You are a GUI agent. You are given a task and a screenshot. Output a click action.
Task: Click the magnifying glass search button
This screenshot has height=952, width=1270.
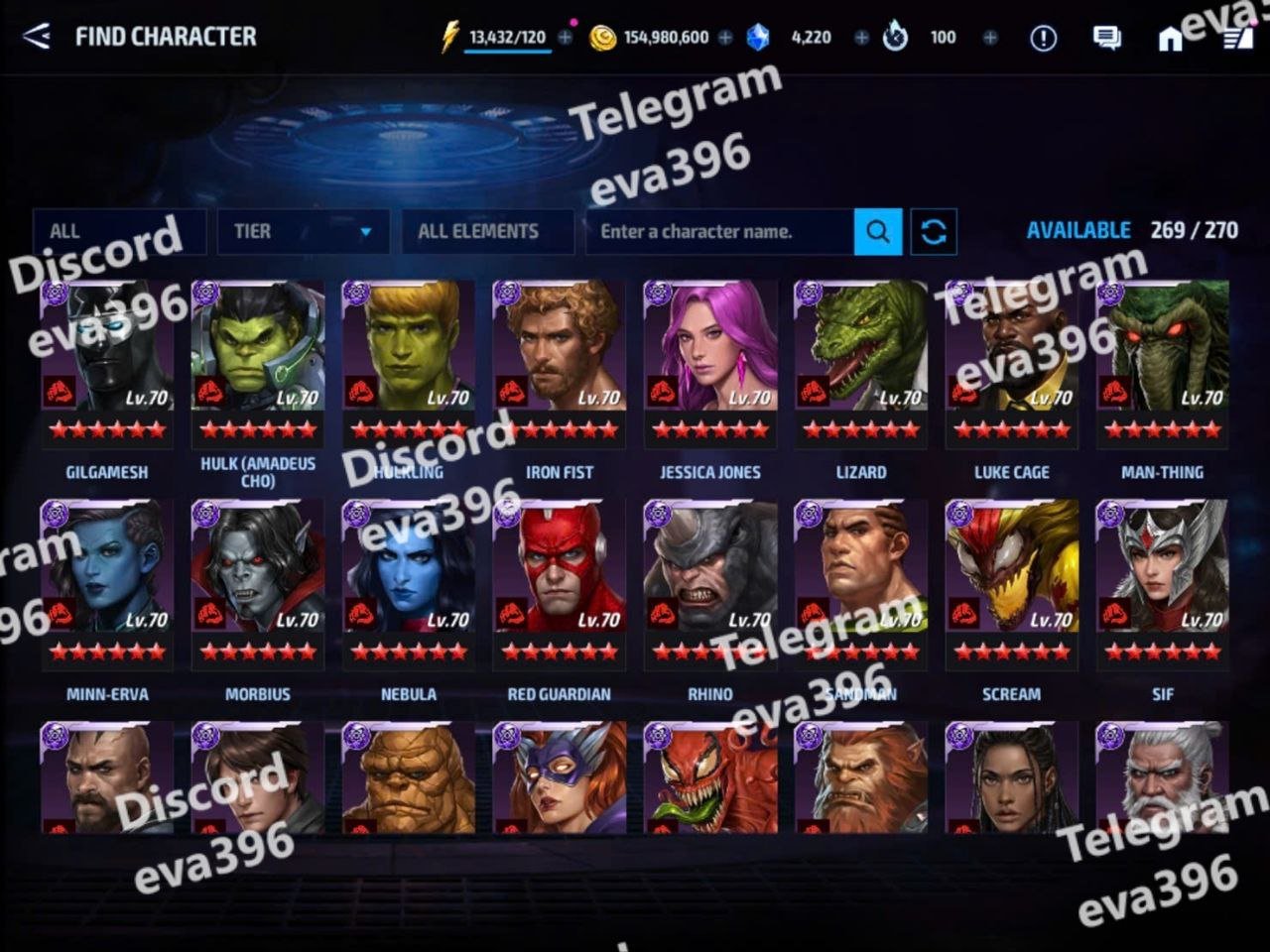(x=878, y=231)
